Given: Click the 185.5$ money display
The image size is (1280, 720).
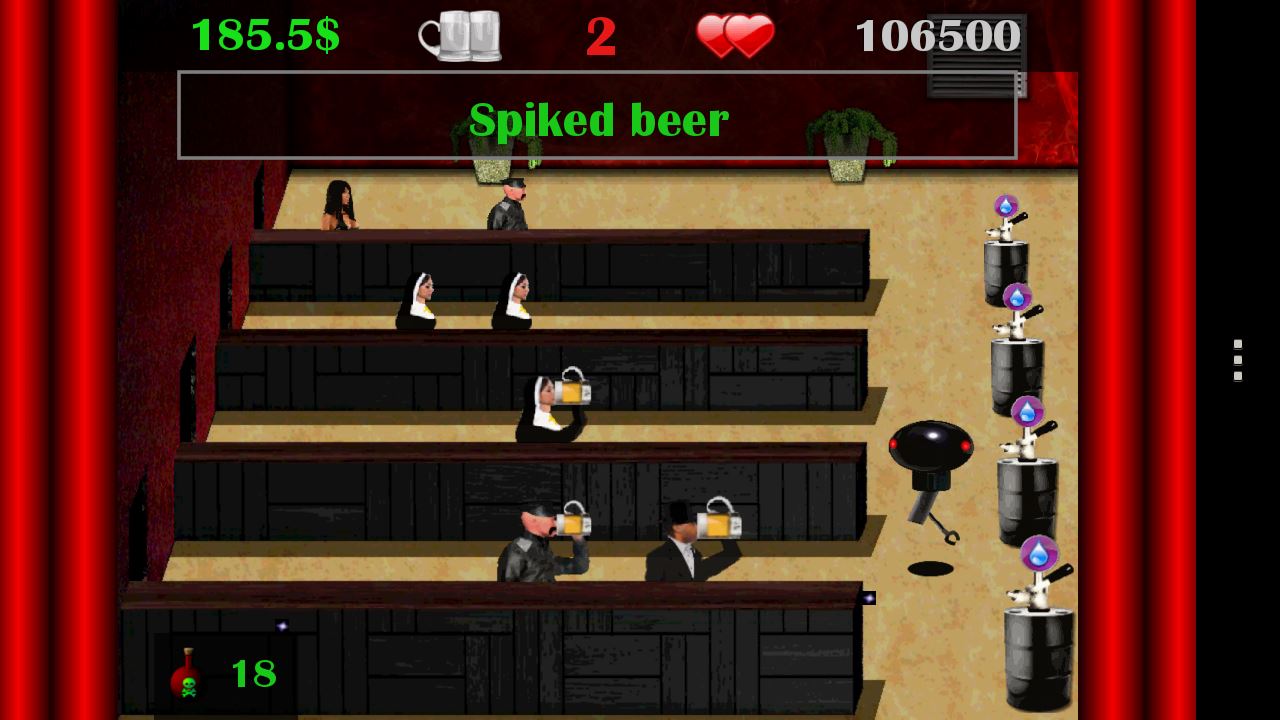Looking at the screenshot, I should 265,34.
